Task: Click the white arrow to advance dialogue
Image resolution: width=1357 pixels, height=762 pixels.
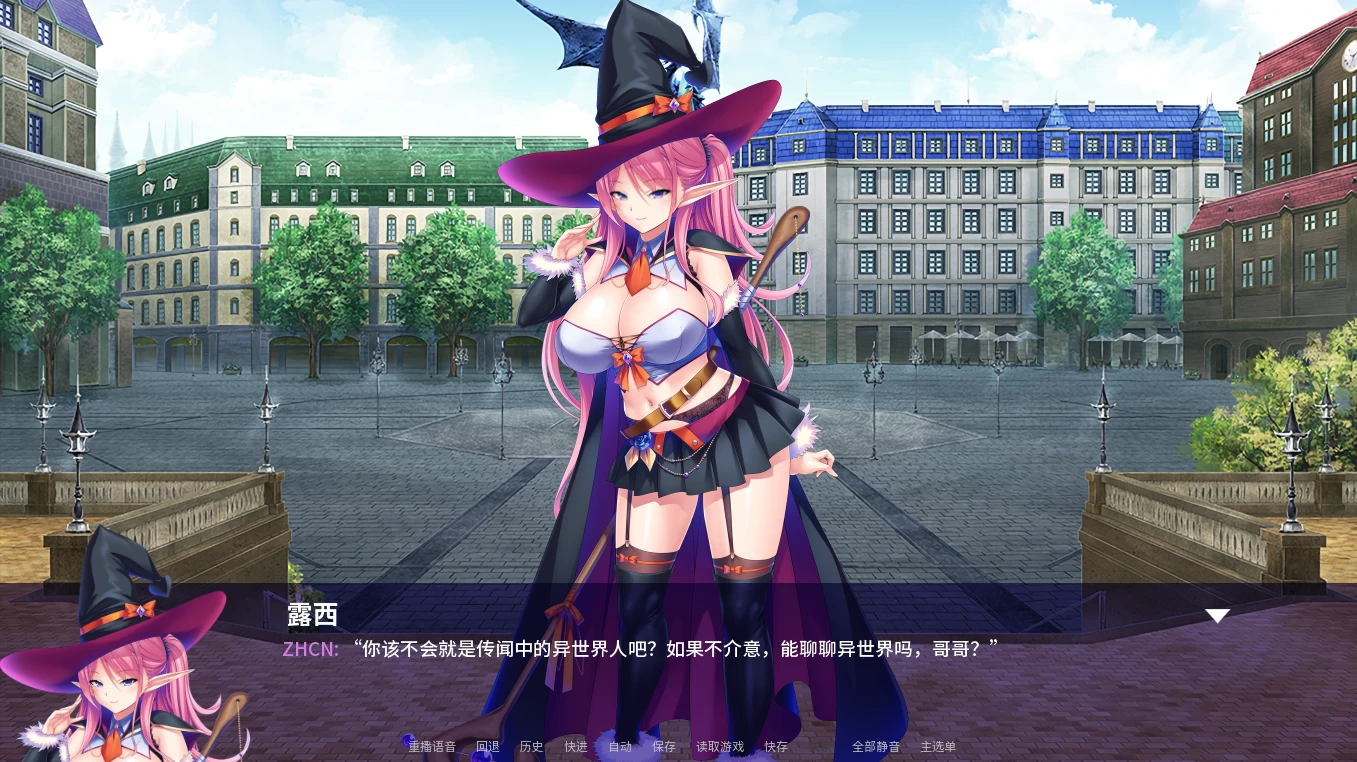Action: coord(1217,616)
